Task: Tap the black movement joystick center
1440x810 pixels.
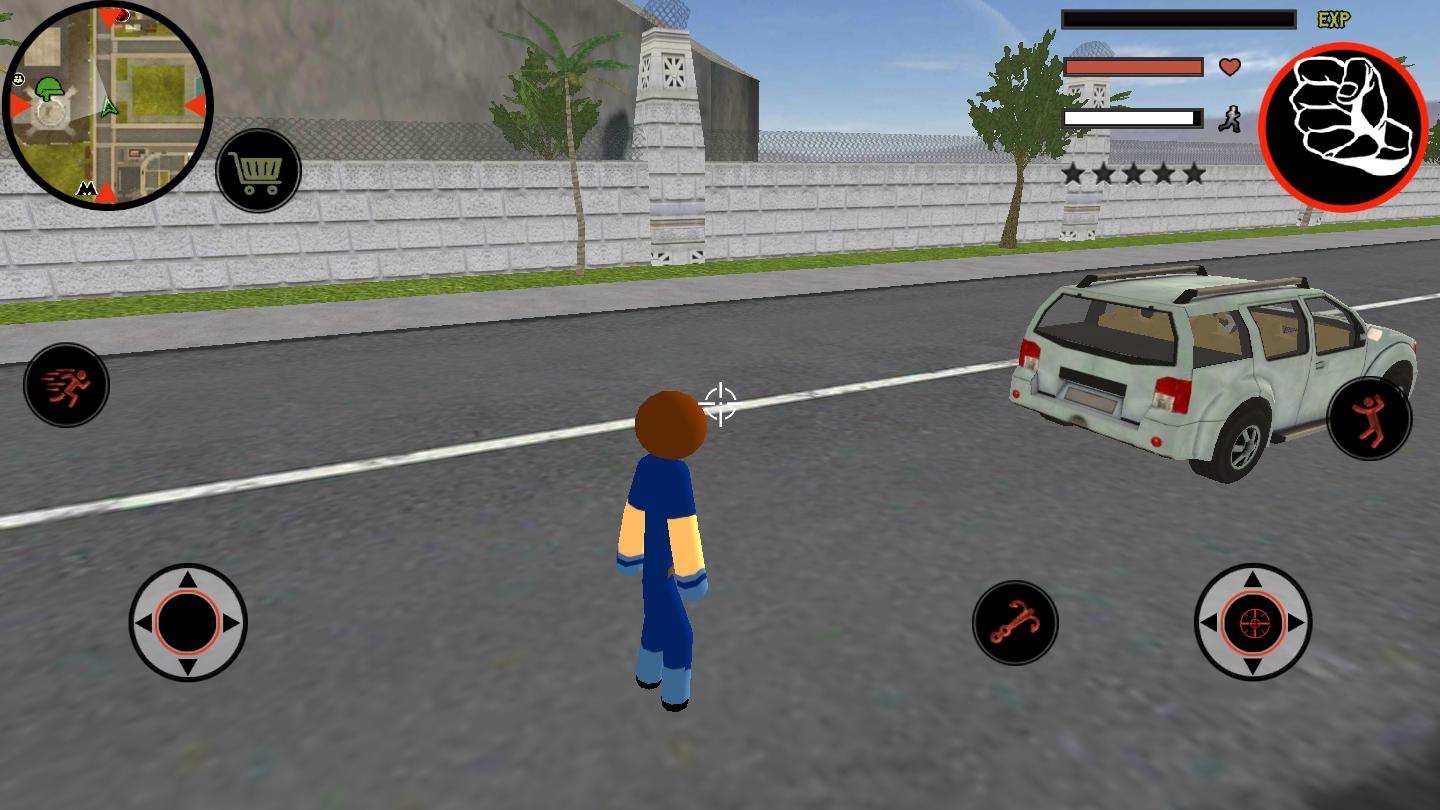Action: tap(188, 622)
